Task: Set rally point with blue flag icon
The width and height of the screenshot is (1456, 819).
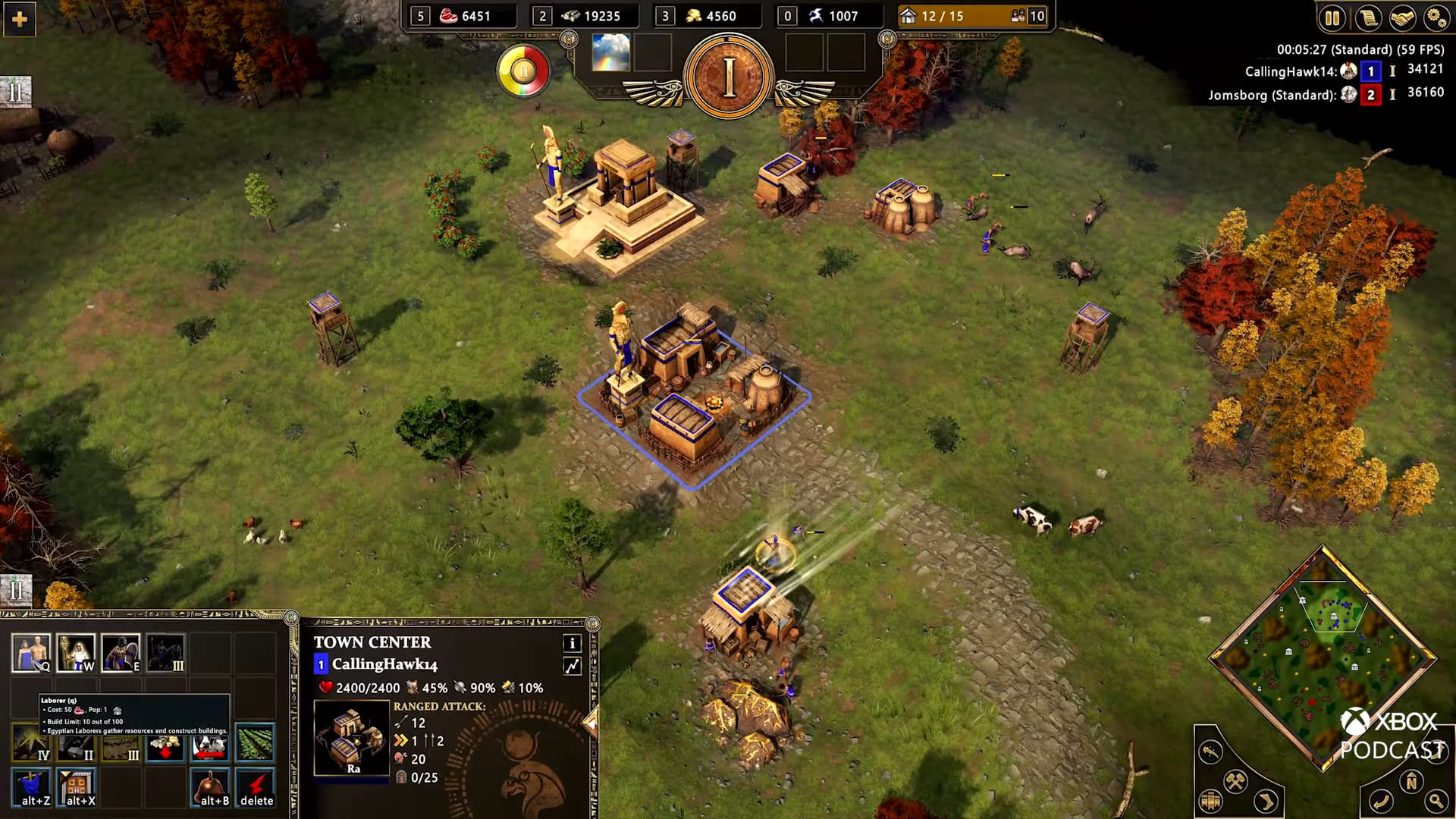Action: pos(31,787)
